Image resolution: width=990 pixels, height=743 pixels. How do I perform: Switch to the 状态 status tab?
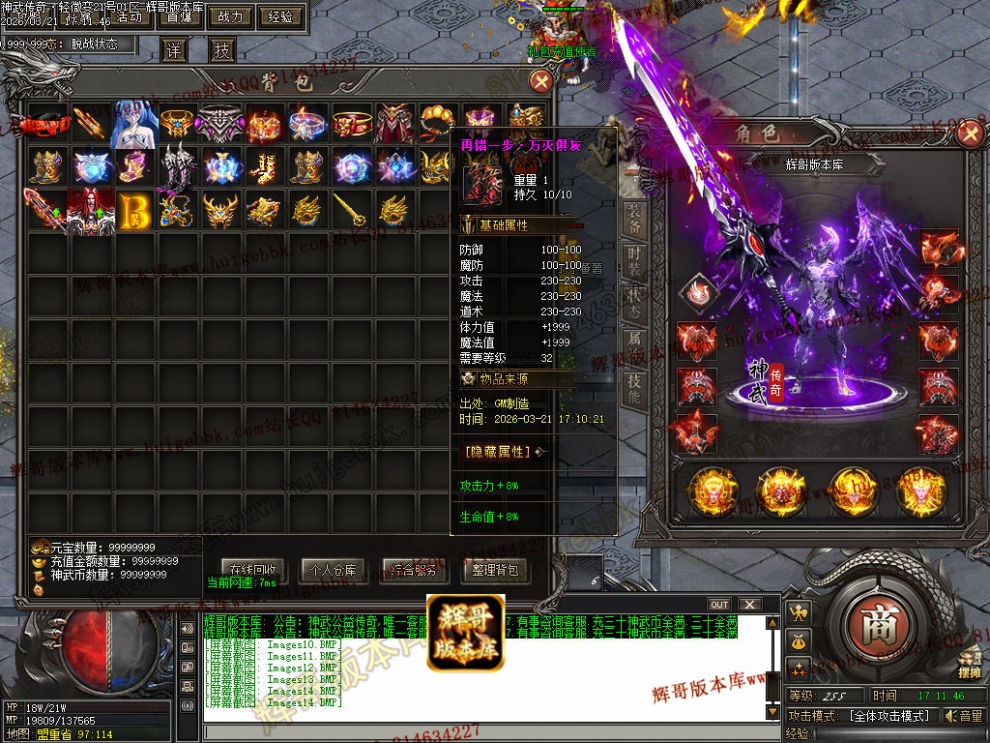[634, 303]
